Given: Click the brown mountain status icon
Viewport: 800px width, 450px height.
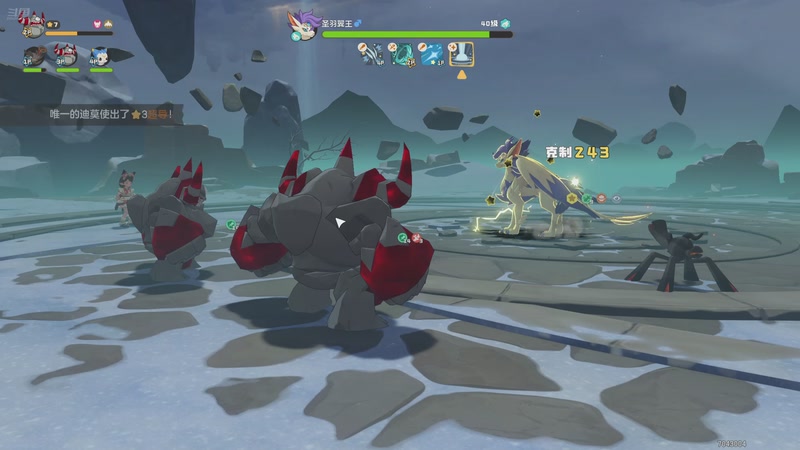Looking at the screenshot, I should (x=111, y=23).
